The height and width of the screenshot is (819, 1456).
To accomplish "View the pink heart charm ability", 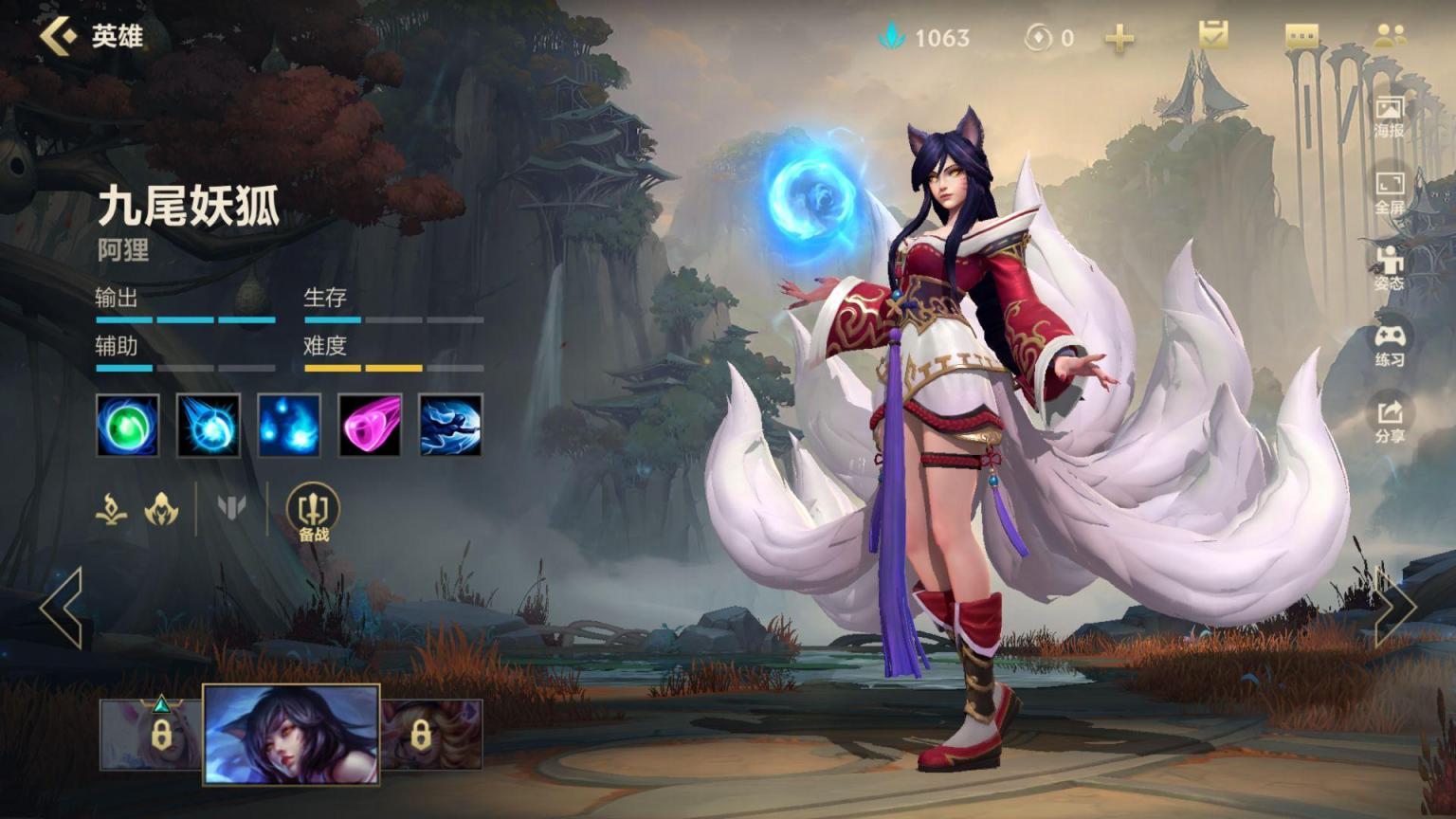I will 370,425.
